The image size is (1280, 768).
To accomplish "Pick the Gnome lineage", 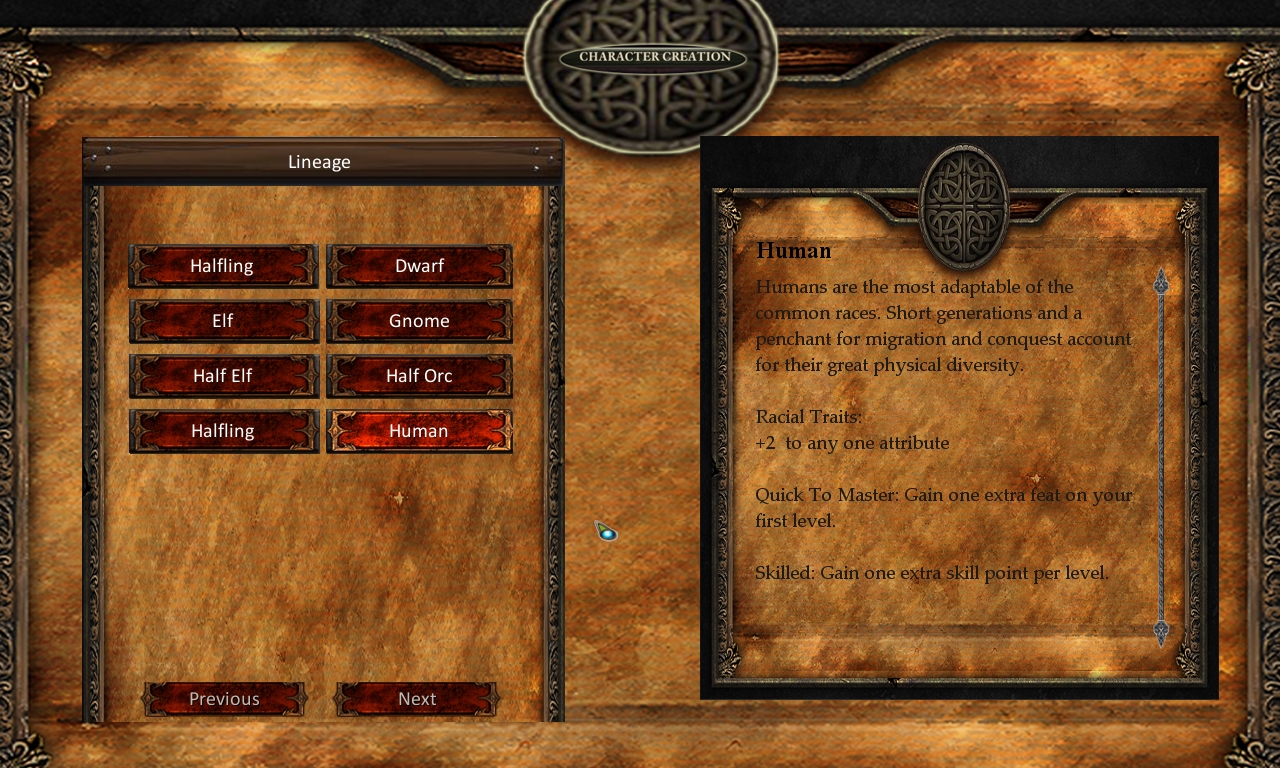I will pyautogui.click(x=419, y=321).
